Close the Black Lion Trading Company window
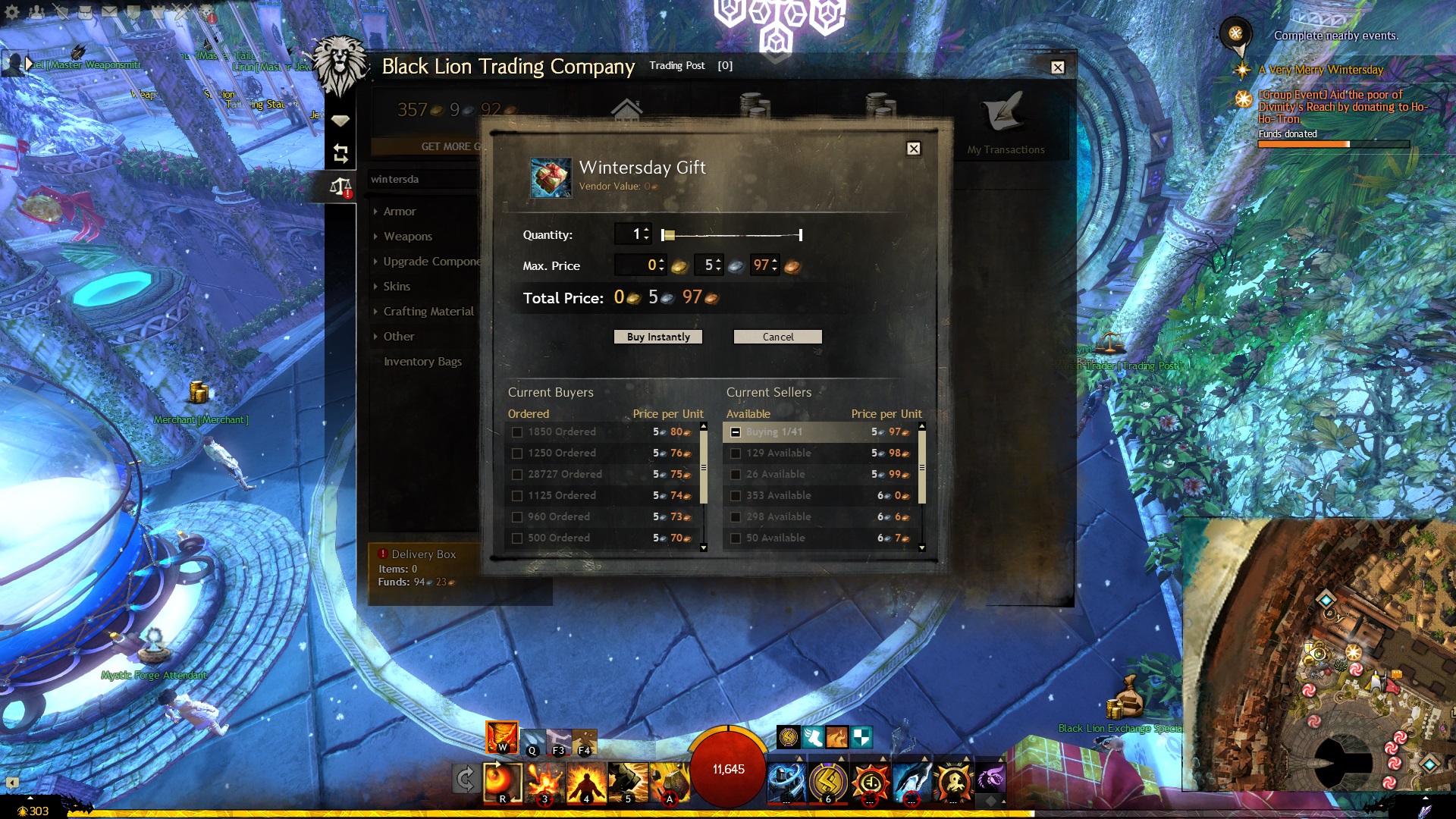 click(x=1058, y=67)
